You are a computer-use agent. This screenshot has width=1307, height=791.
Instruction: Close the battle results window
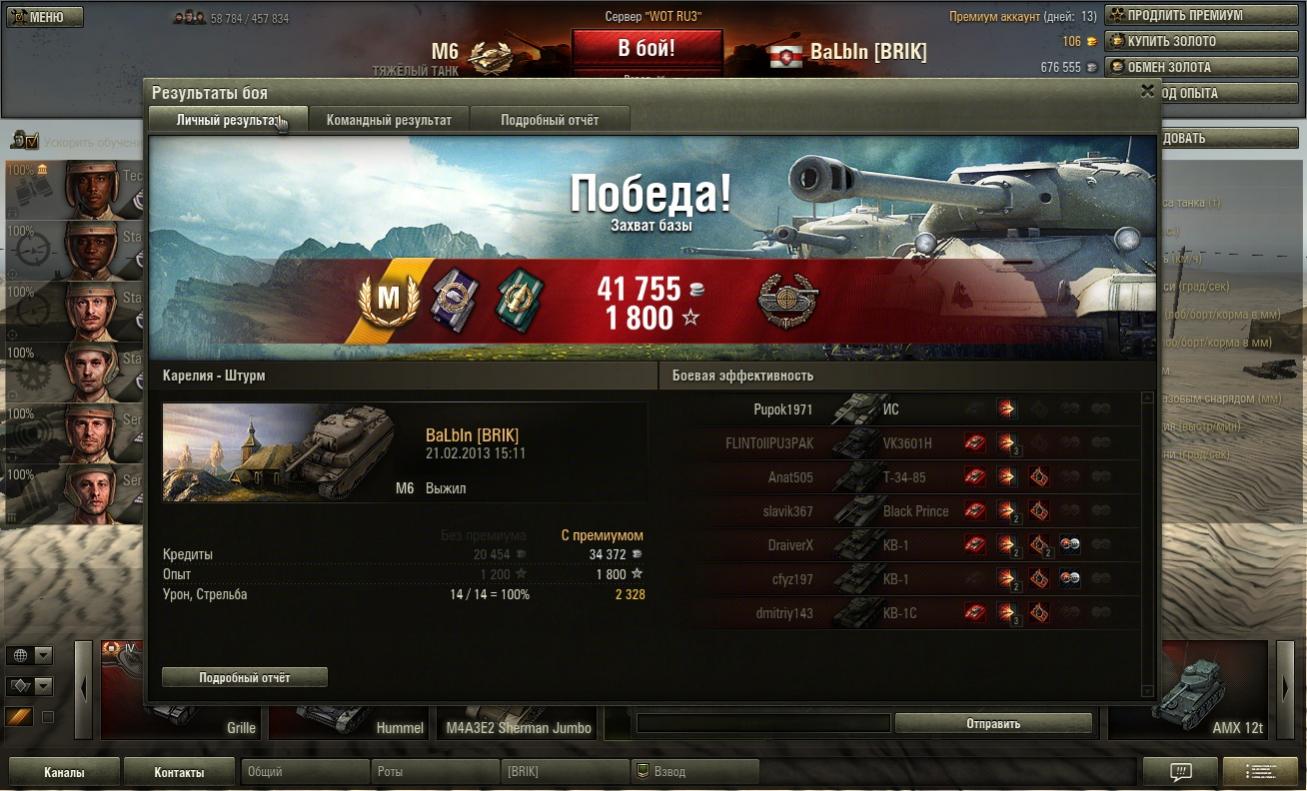1147,90
